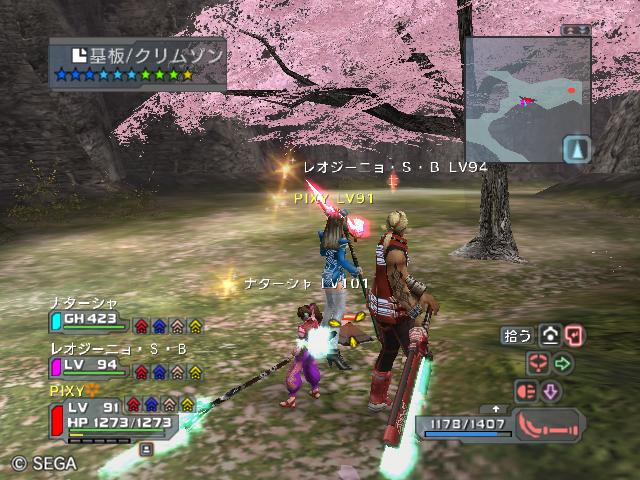Select the red card action icon
640x480 pixels.
coord(574,336)
